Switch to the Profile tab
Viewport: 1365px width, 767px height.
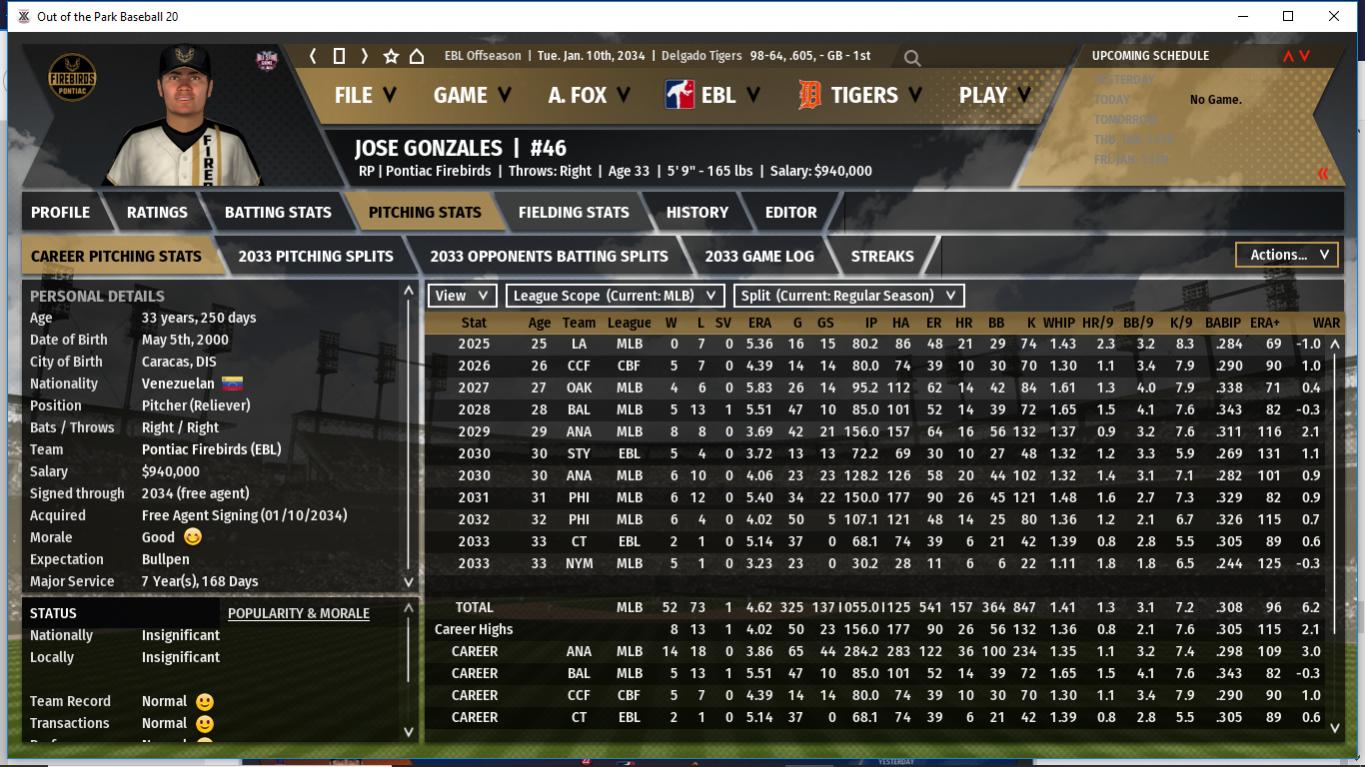click(x=60, y=212)
